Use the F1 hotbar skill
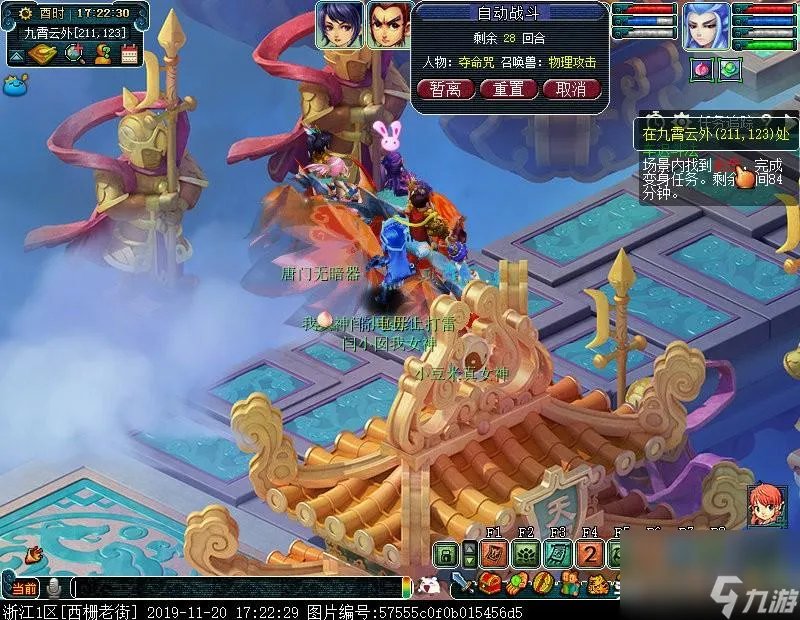Viewport: 800px width, 620px height. pyautogui.click(x=493, y=554)
